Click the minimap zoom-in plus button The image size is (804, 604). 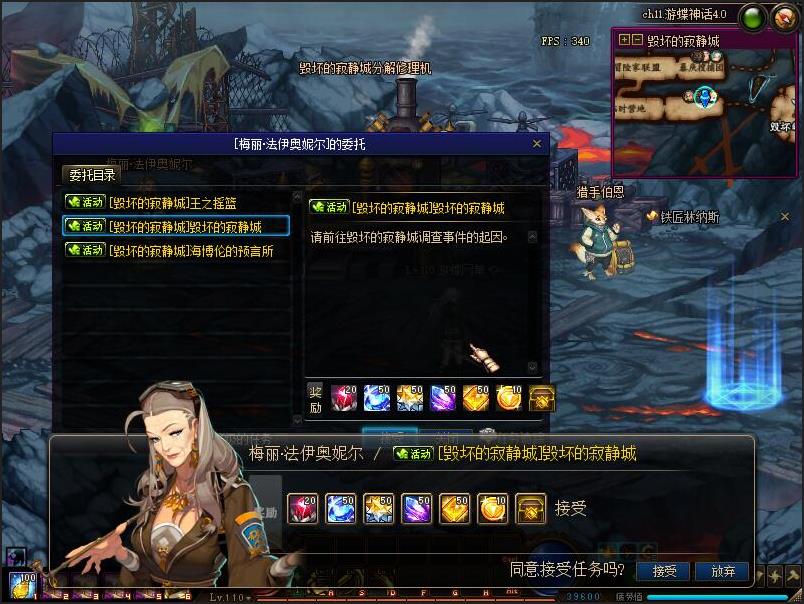(x=625, y=41)
